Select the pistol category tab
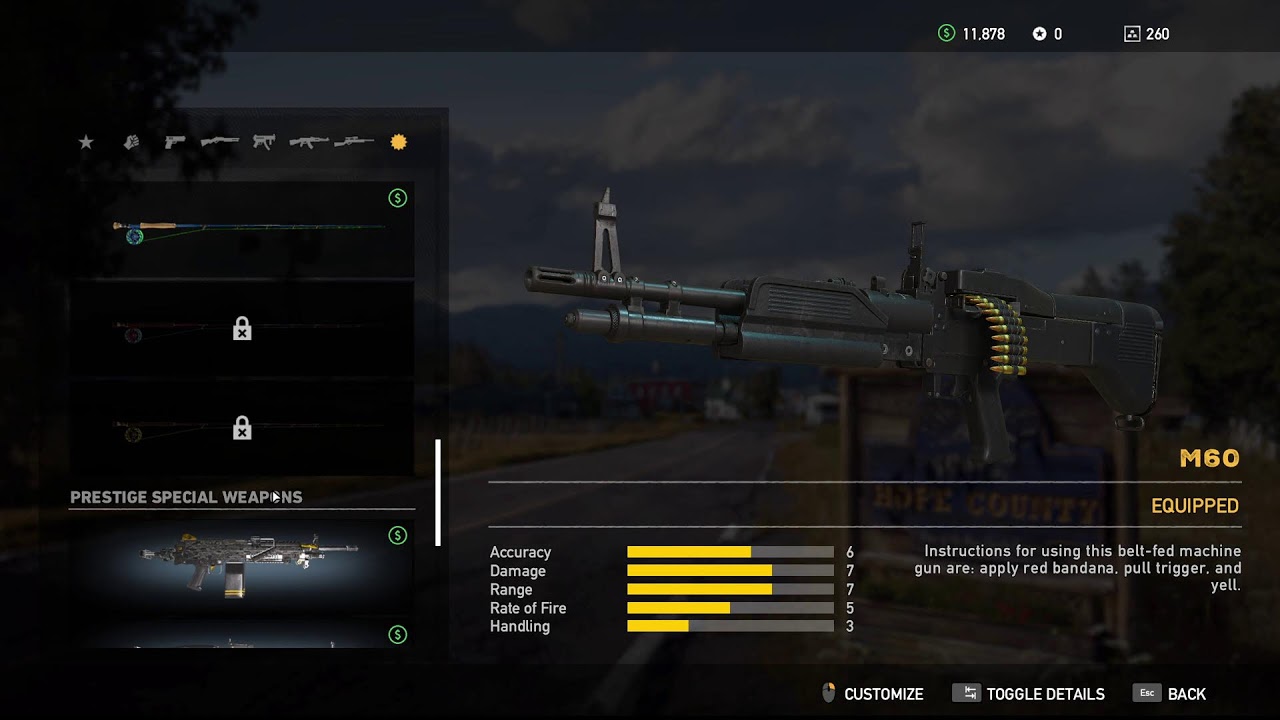This screenshot has width=1280, height=720. coord(175,143)
